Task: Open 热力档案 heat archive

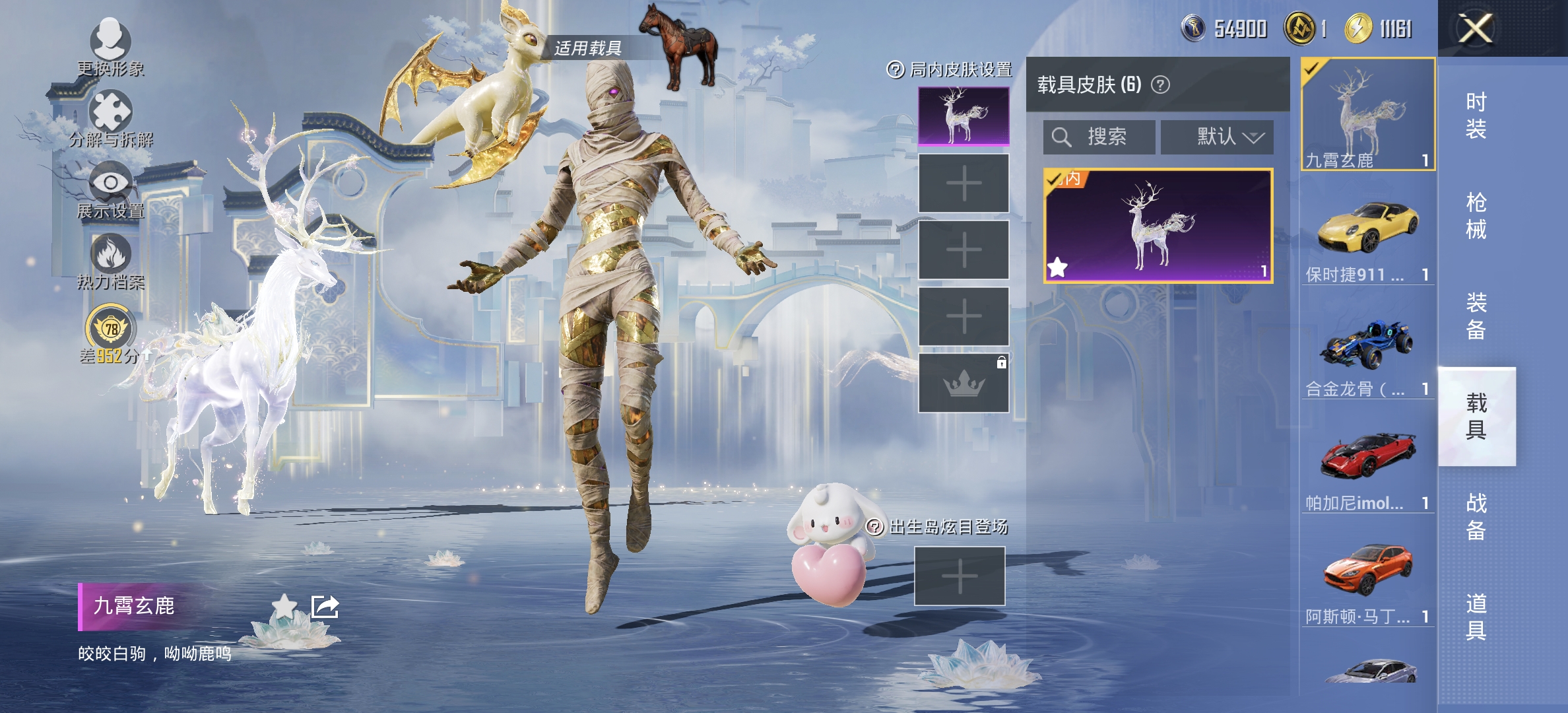Action: pyautogui.click(x=110, y=261)
